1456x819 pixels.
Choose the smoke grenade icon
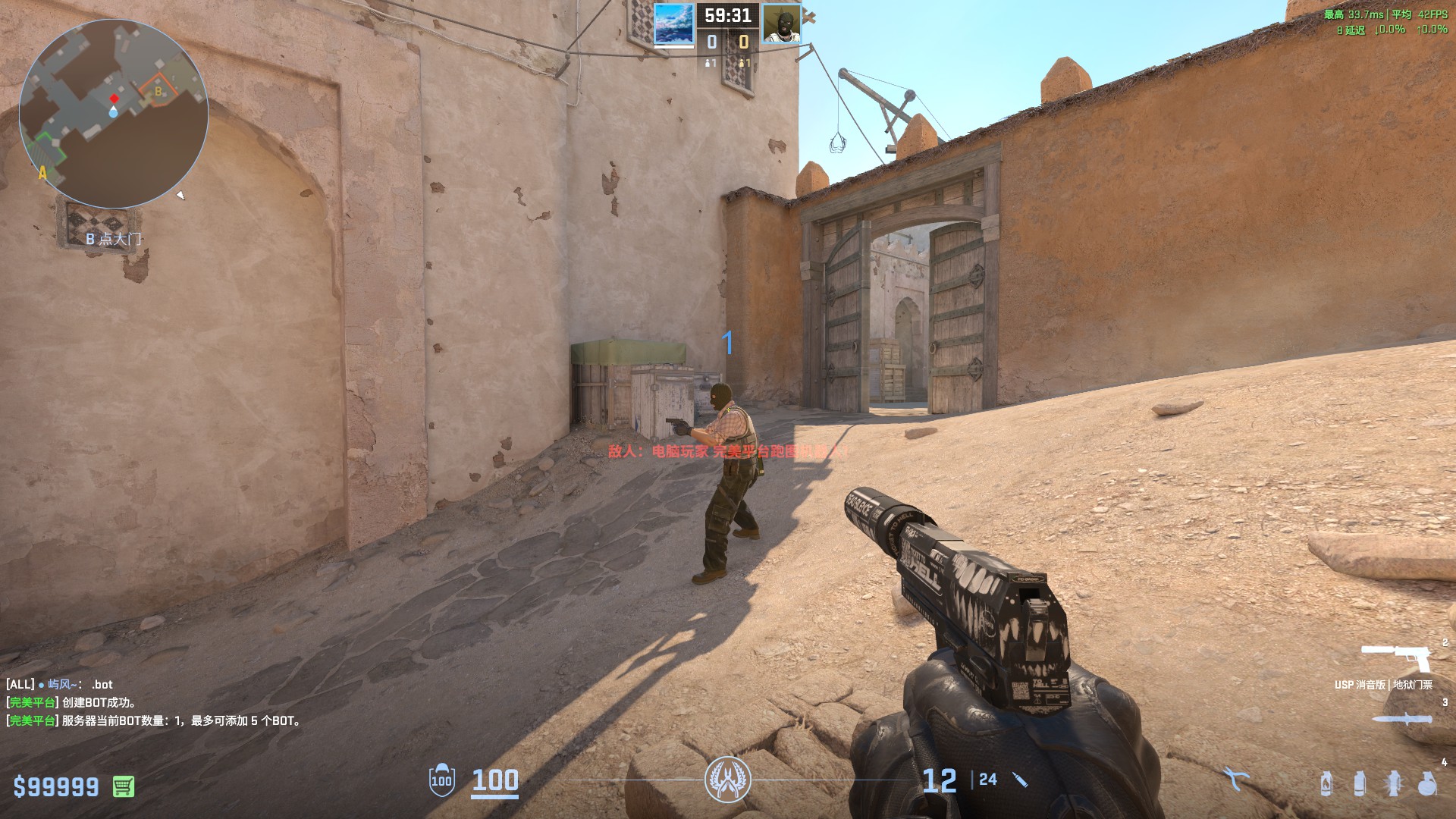coord(1360,783)
